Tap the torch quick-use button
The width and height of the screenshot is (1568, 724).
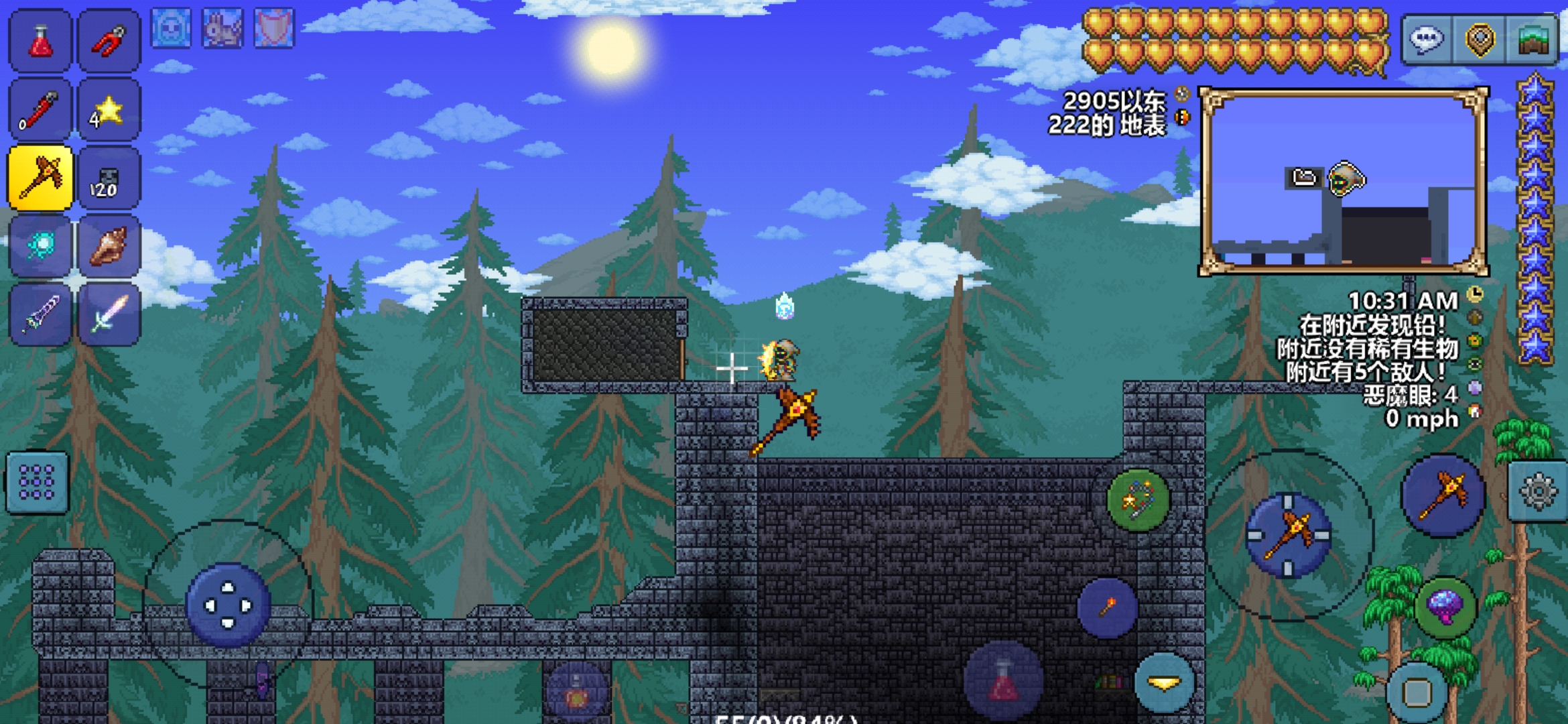1108,607
